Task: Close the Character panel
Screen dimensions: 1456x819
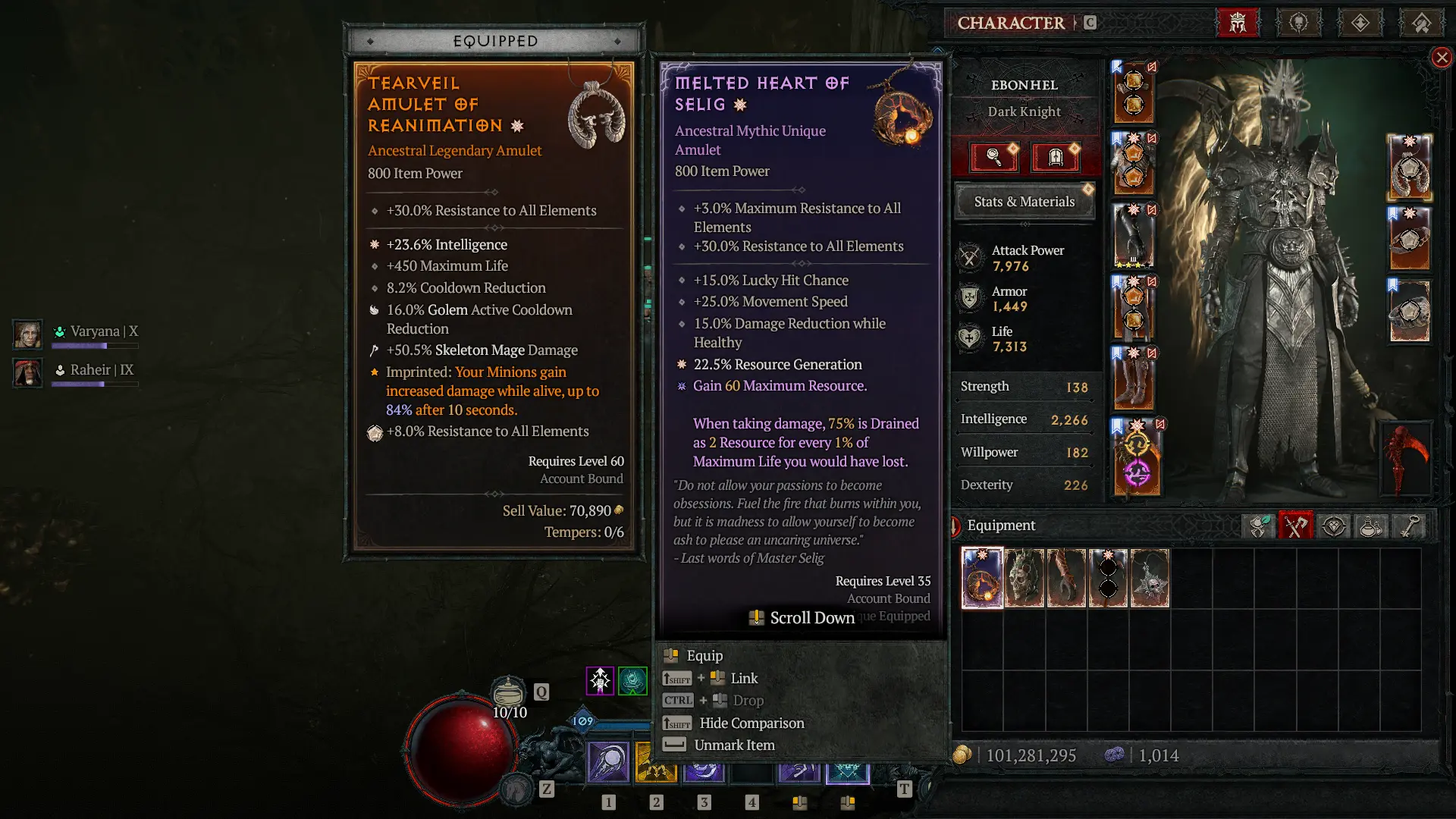Action: (x=1441, y=58)
